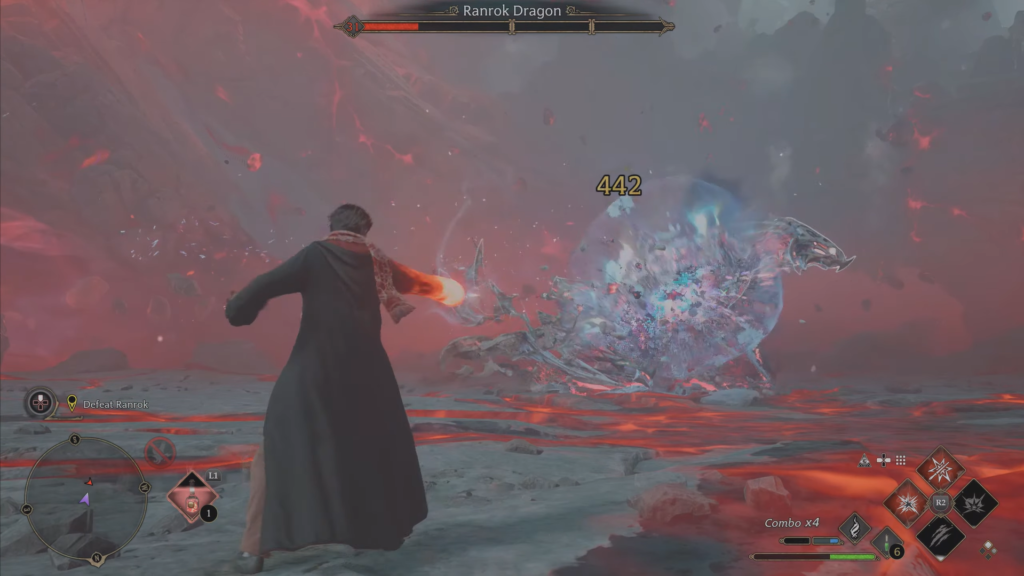
Task: Cast the red starburst spell with dark center
Action: coord(906,502)
